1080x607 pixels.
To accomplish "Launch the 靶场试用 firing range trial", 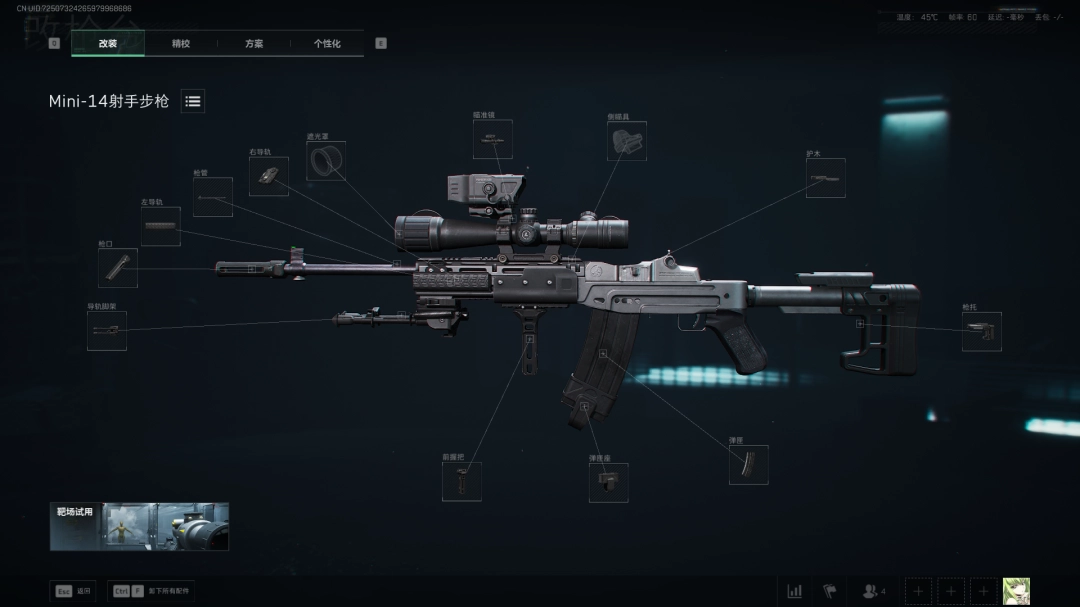I will 139,526.
